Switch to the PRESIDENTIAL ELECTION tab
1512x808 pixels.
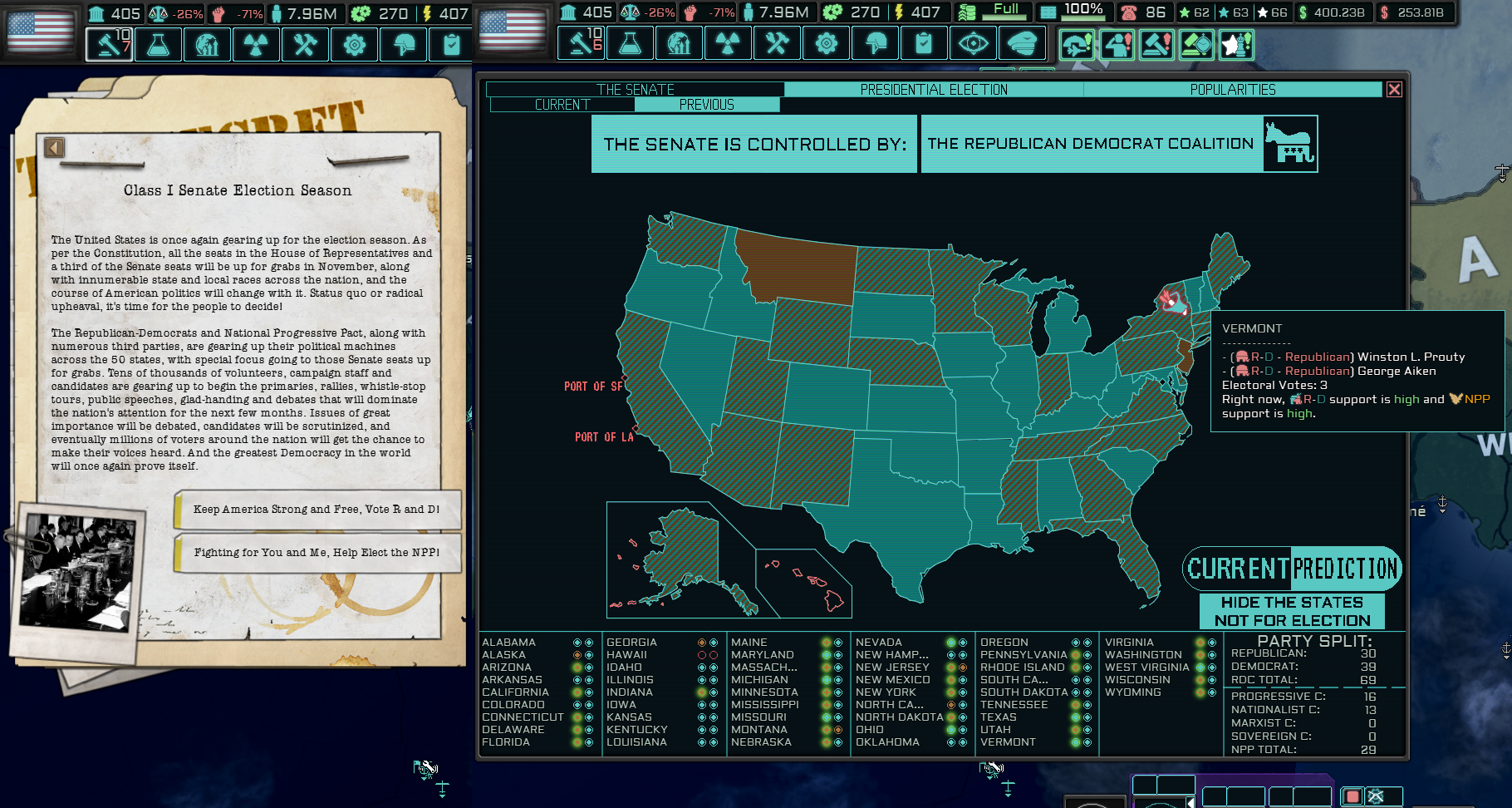point(935,89)
